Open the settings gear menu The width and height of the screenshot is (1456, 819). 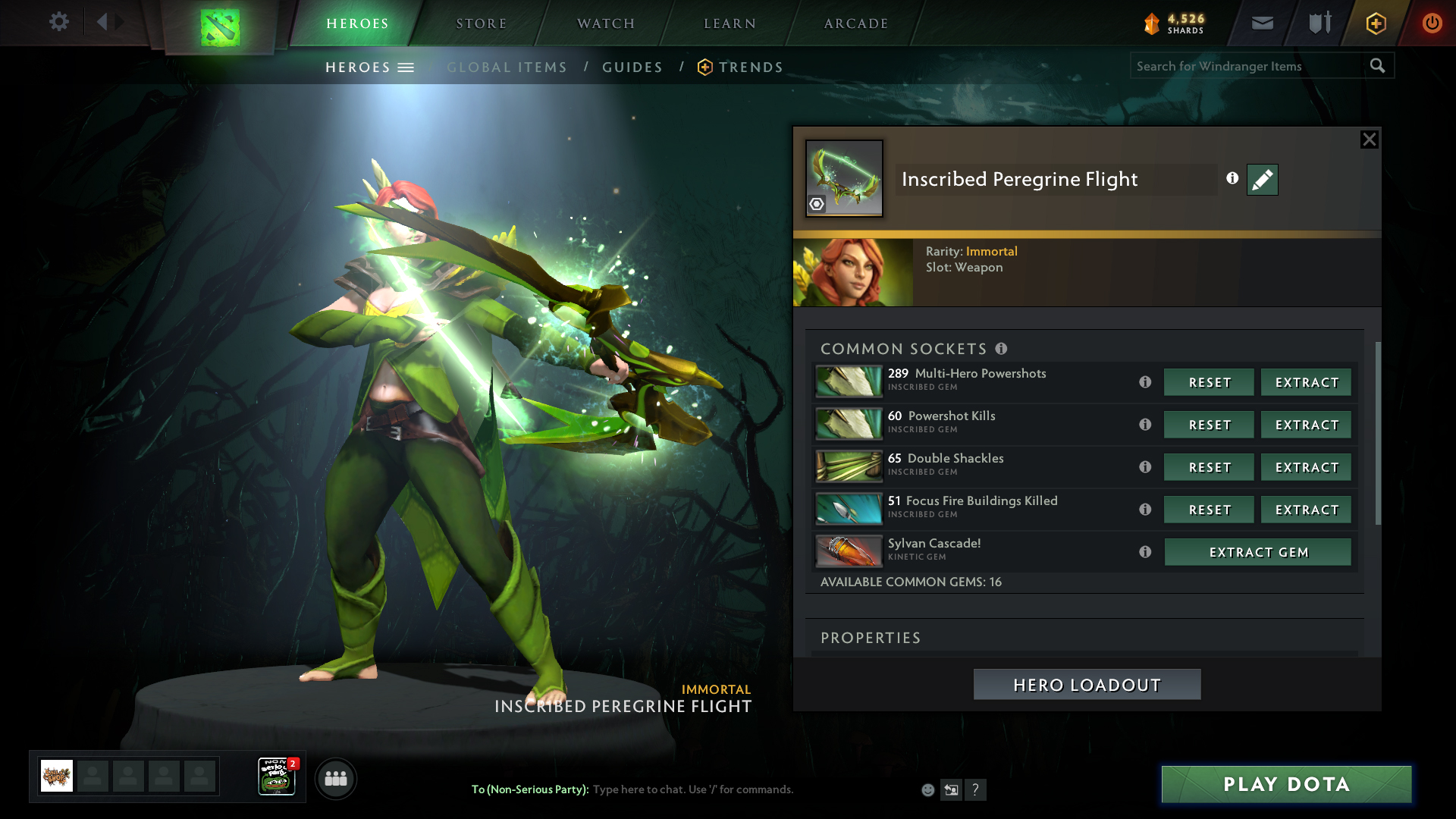point(58,22)
